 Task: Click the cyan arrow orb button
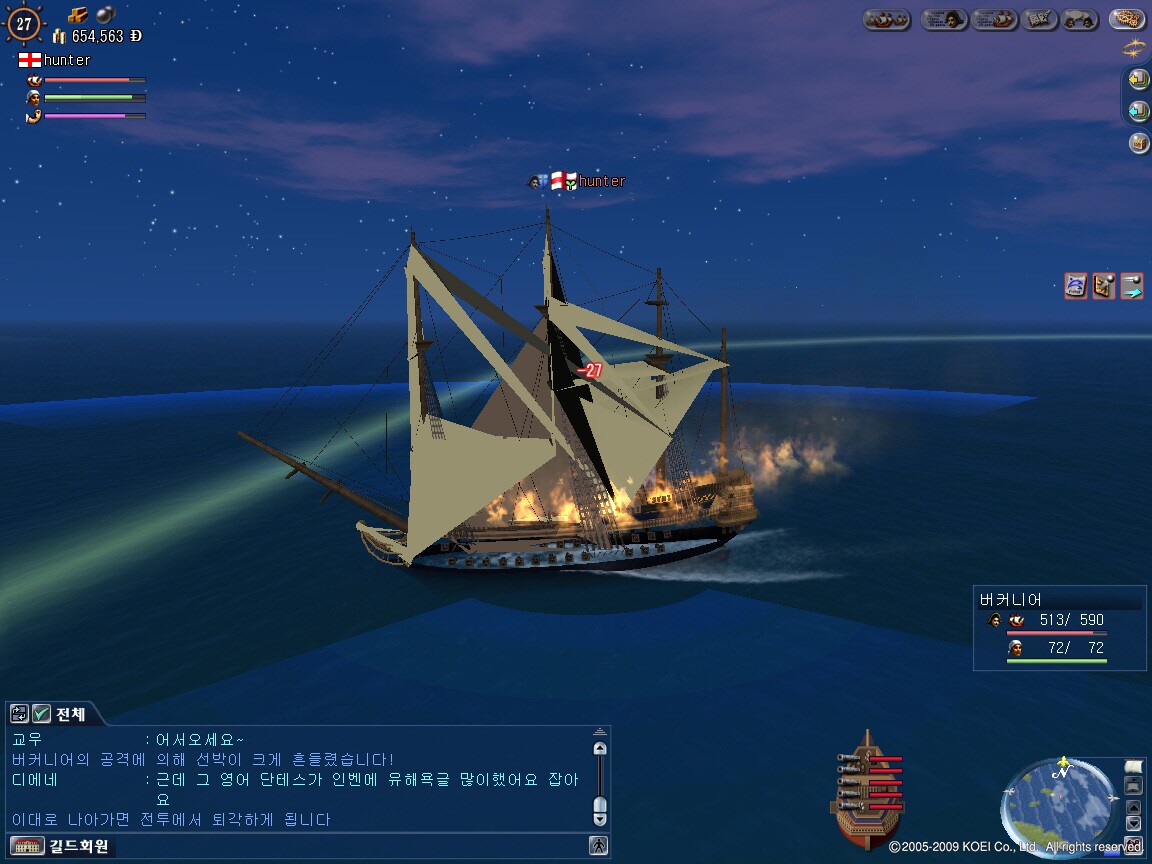click(1138, 111)
